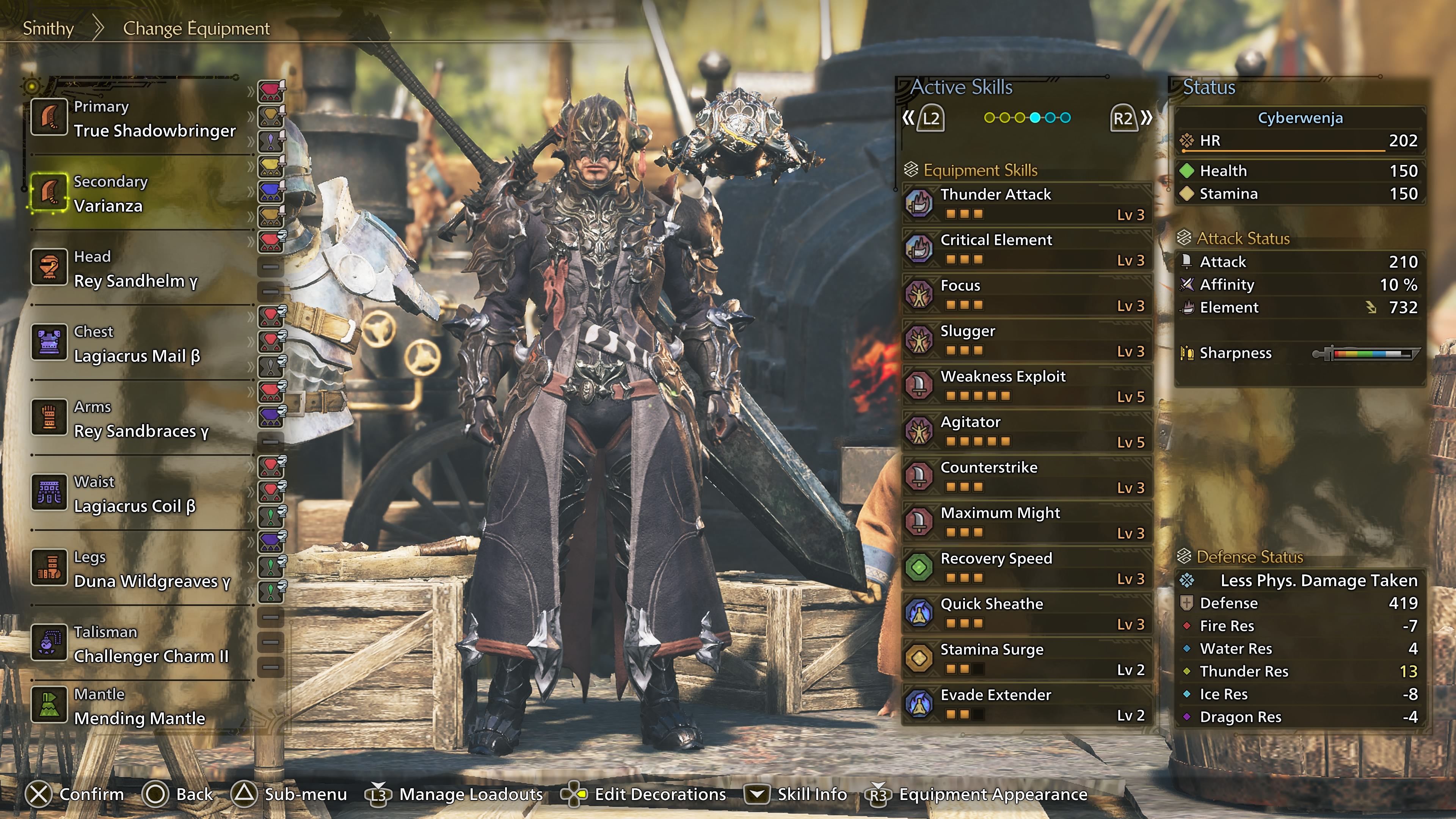
Task: Click the Critical Element skill entry
Action: point(1026,249)
